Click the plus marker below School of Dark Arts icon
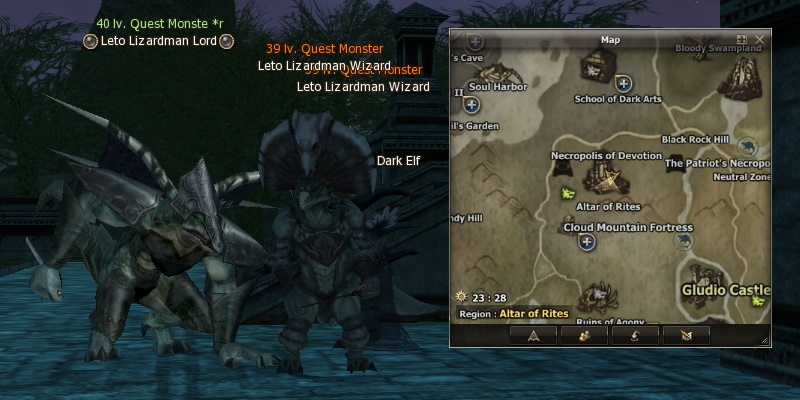The width and height of the screenshot is (800, 400). (x=624, y=84)
